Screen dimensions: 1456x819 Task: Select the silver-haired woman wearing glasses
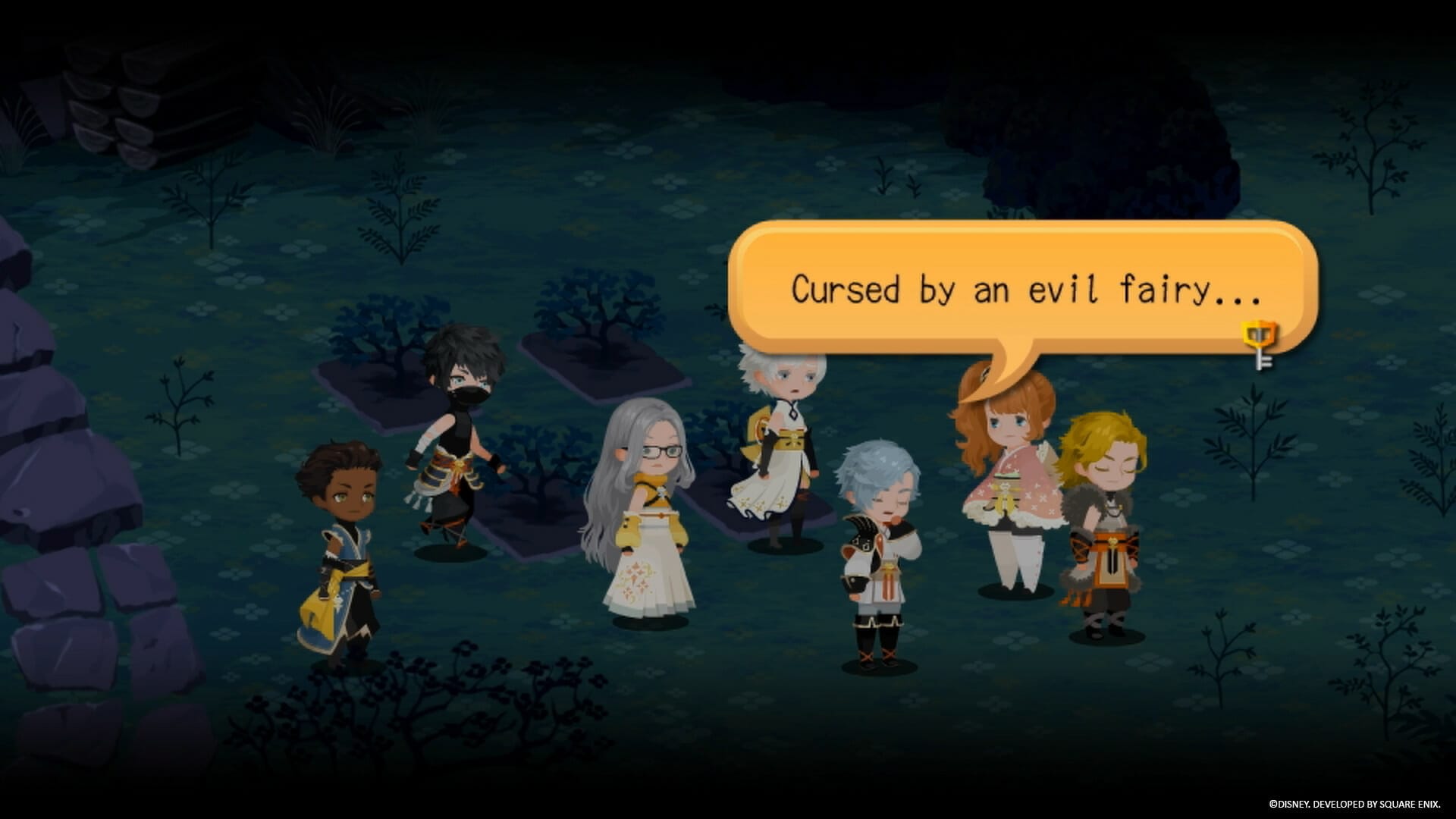pos(652,516)
